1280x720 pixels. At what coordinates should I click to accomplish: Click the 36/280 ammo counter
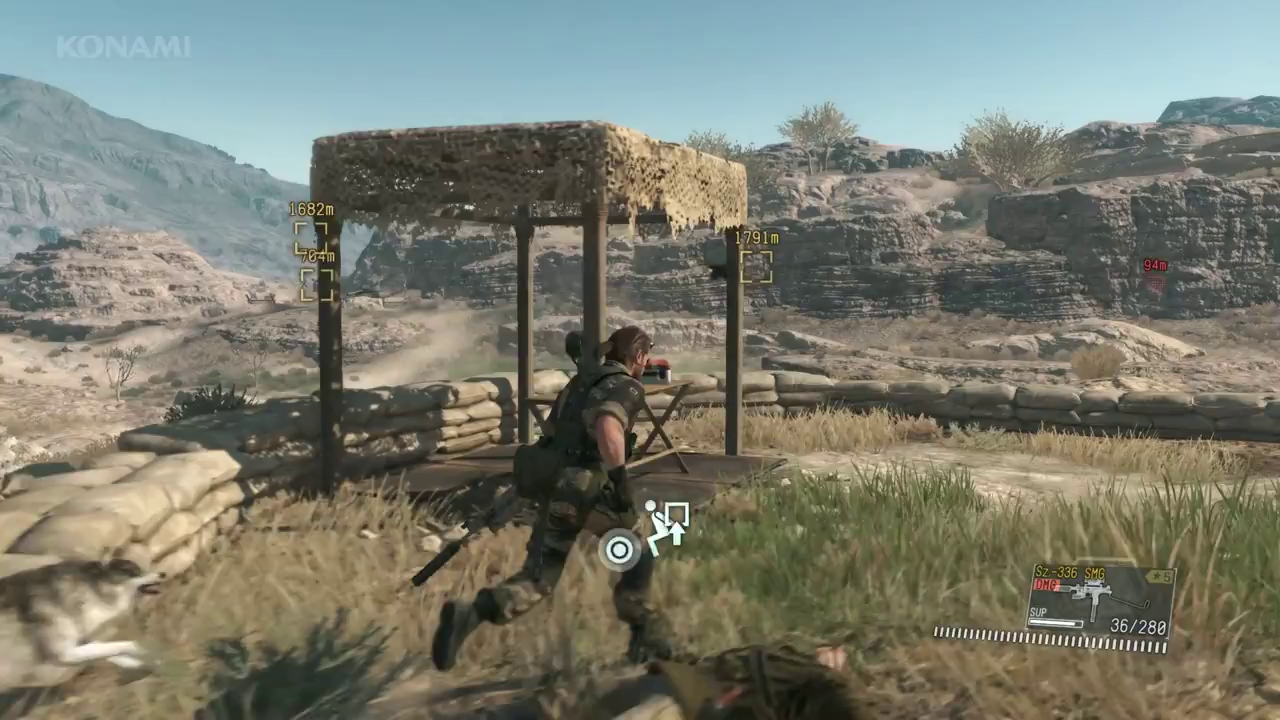(x=1138, y=625)
